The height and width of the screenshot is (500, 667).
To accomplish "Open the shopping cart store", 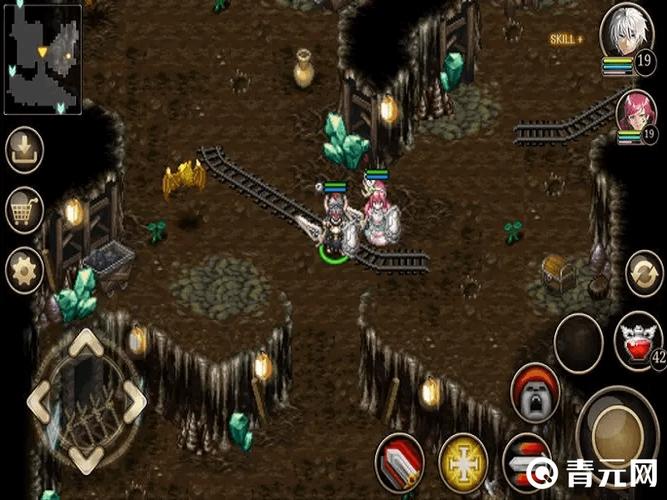I will 23,210.
